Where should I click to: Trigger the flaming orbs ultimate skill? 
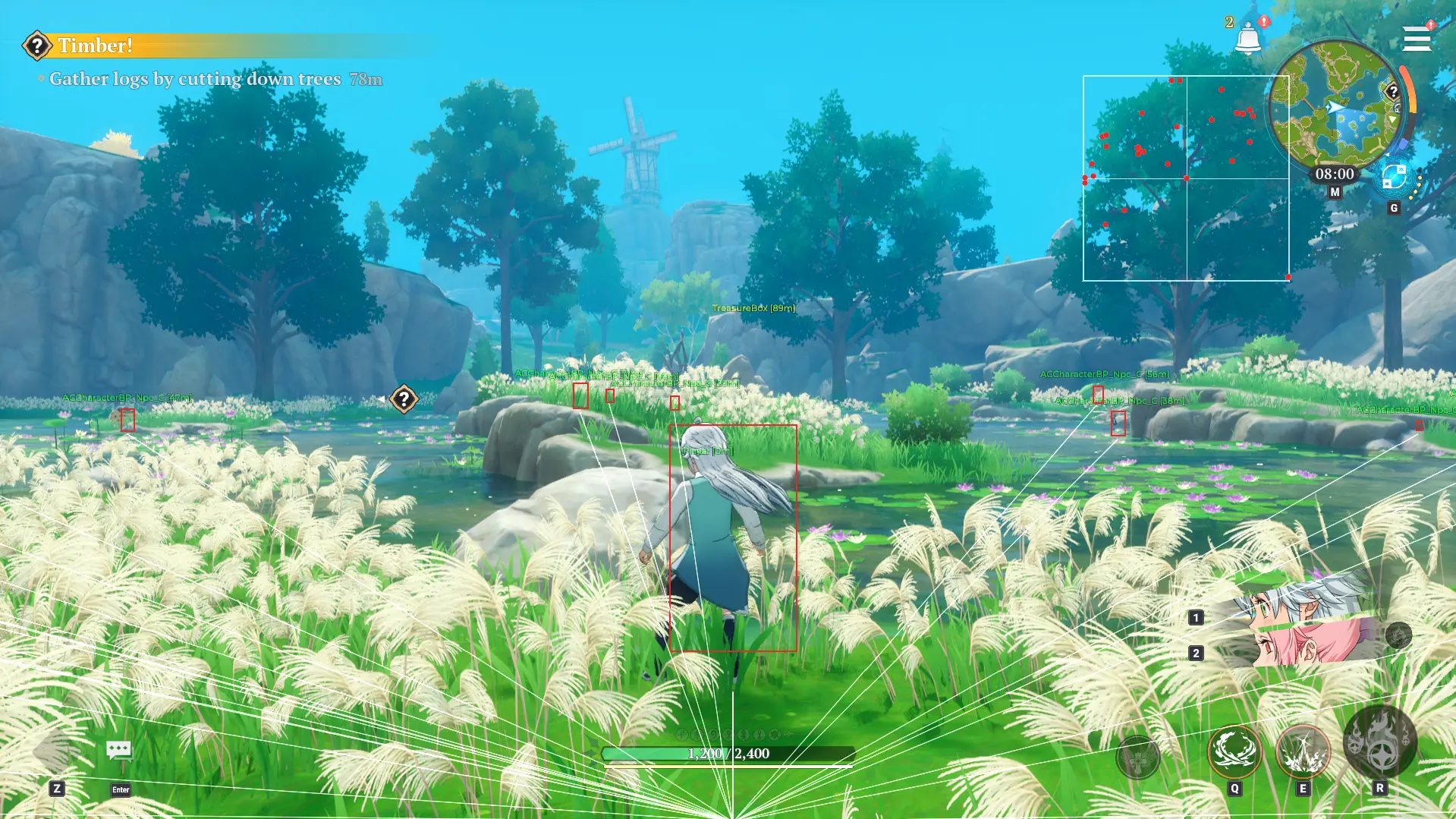pos(1379,742)
